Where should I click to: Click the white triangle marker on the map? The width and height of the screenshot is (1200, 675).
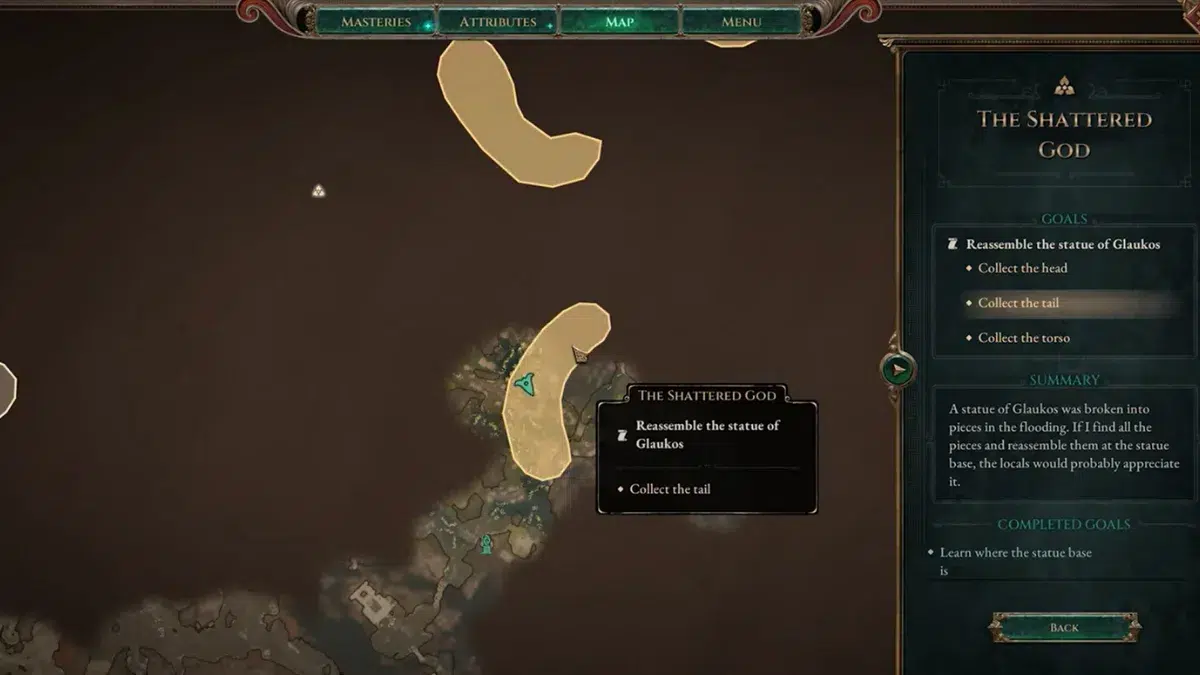318,190
